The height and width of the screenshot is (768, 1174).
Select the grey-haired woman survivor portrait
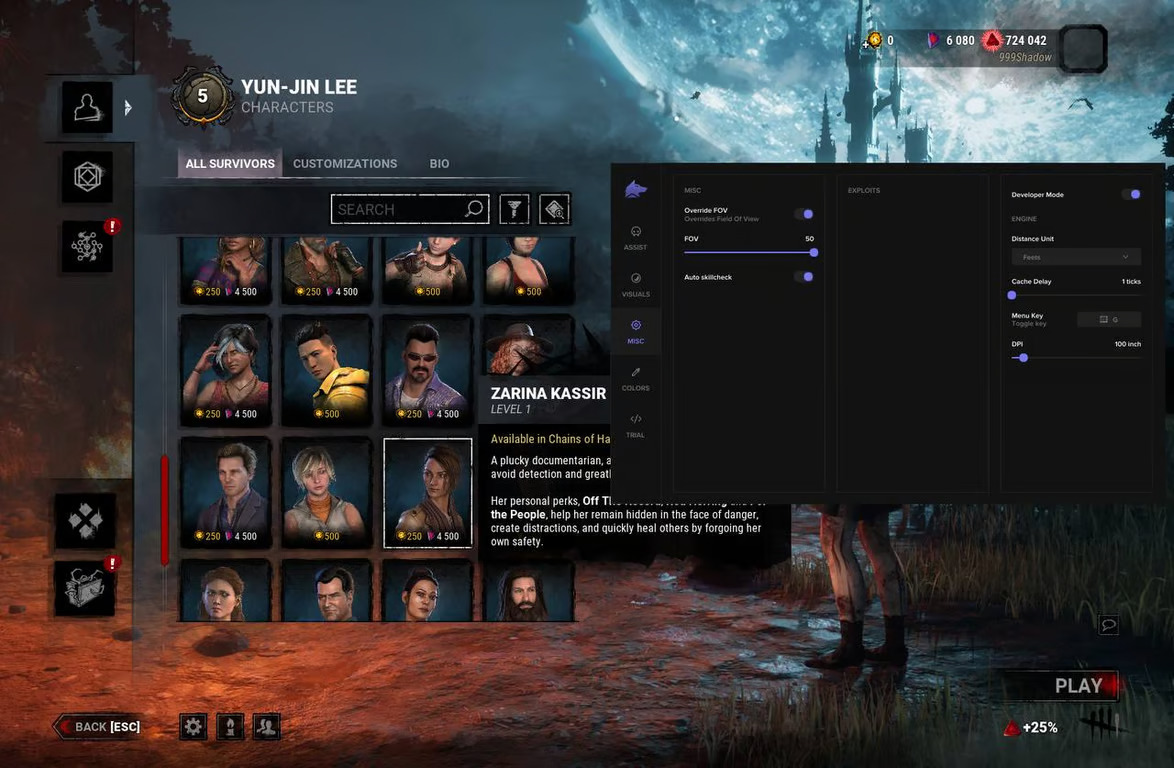225,370
